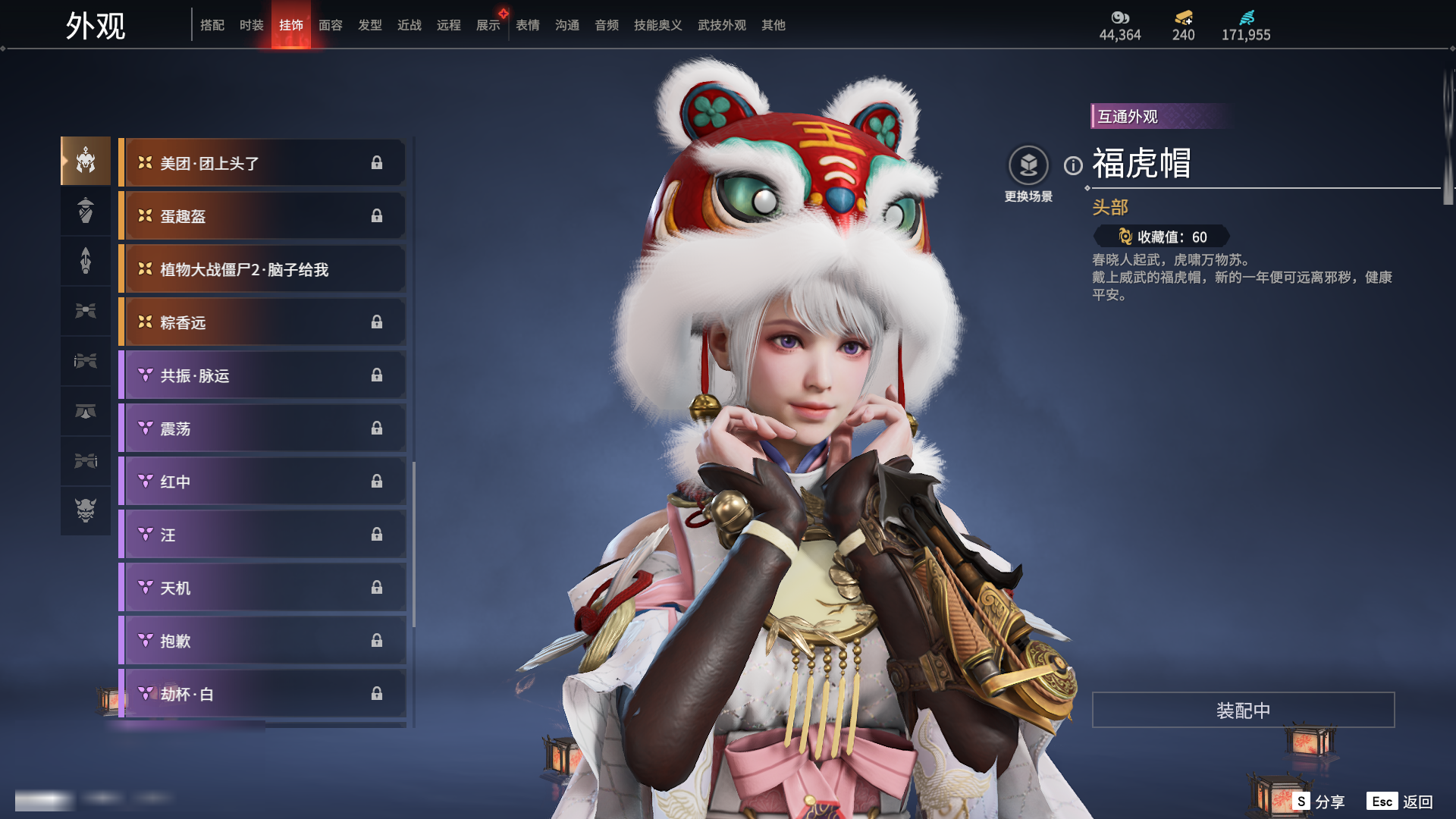Open the info icon beside 福虎帽
This screenshot has height=819, width=1456.
coord(1073,165)
